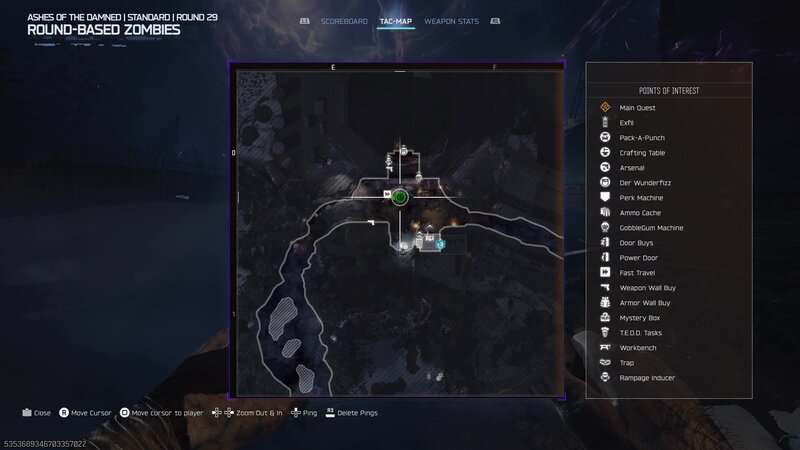Select the Tac-Map tab
This screenshot has height=450, width=800.
pos(395,21)
